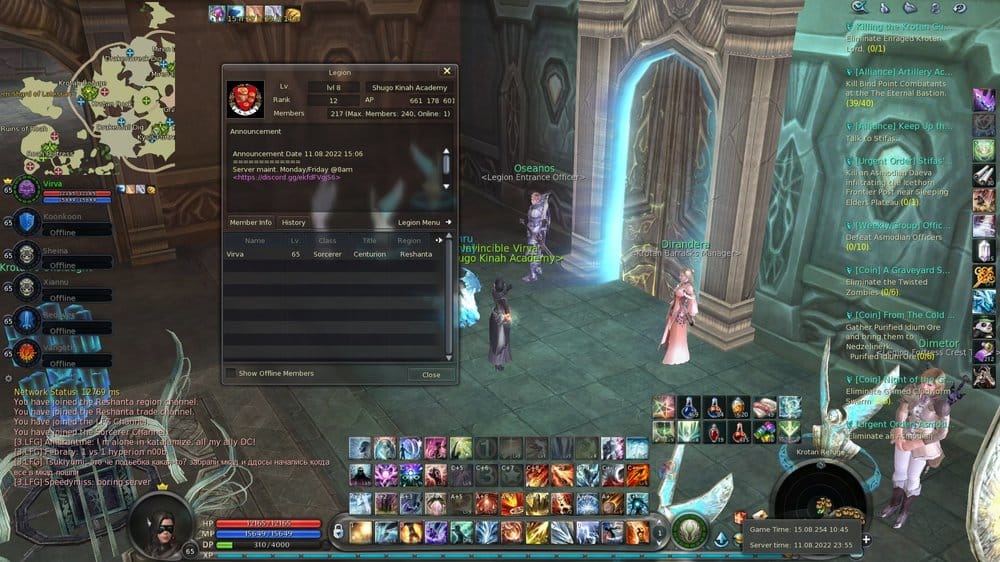Viewport: 1000px width, 562px height.
Task: Close the Legion window with the X
Action: tap(446, 72)
